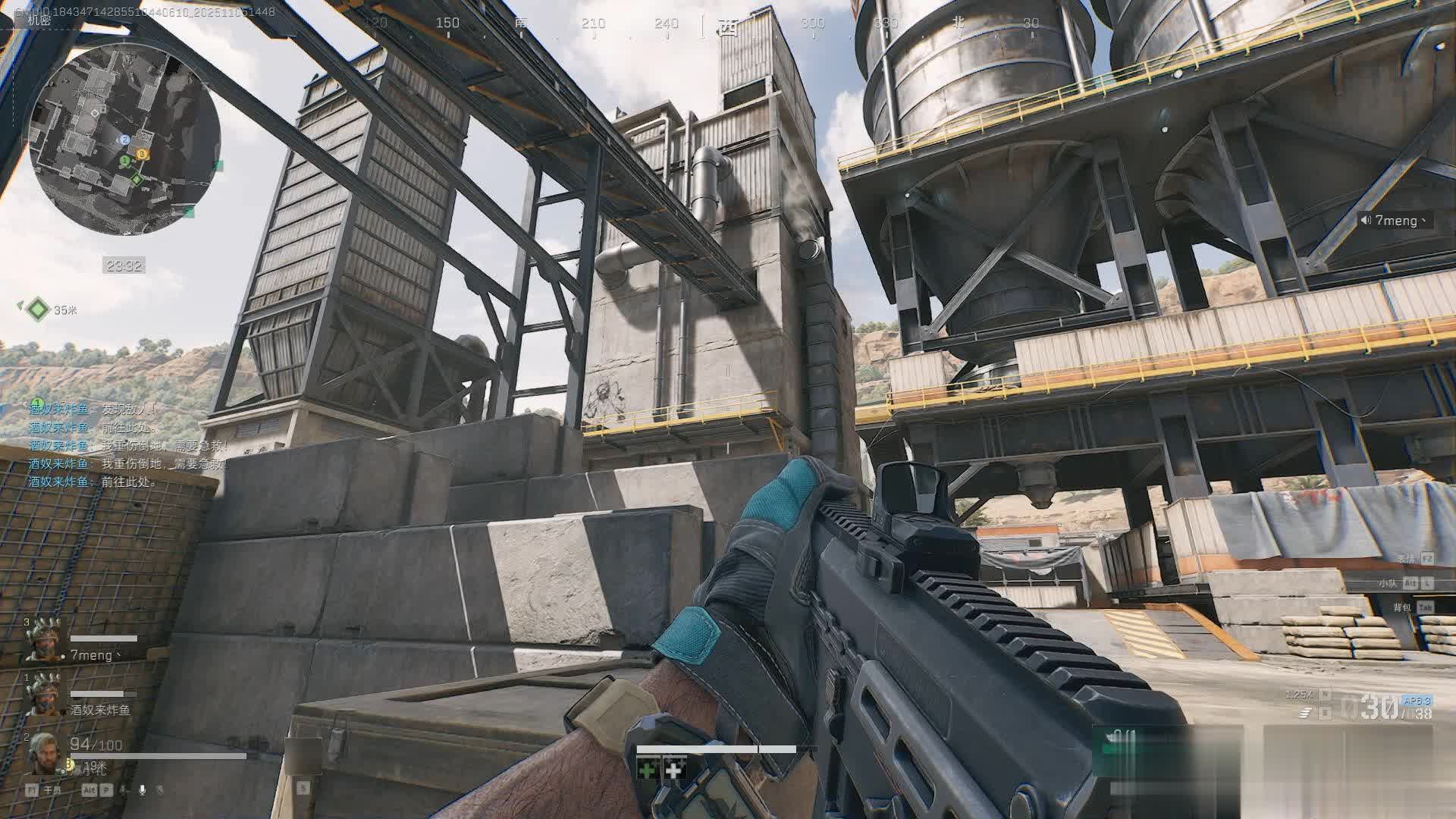Click the fire mode bullets icon
This screenshot has width=1456, height=819.
click(x=1305, y=713)
